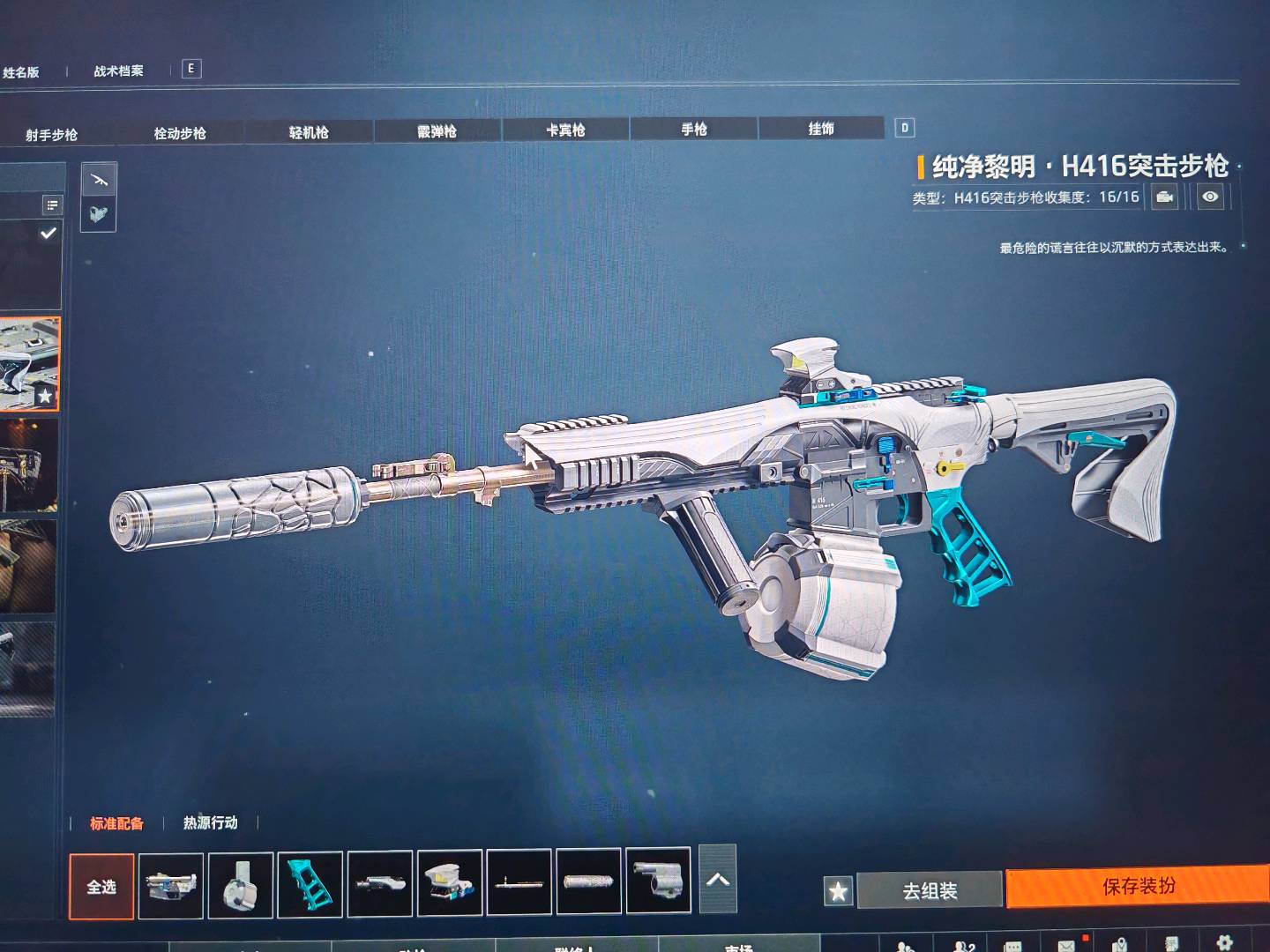Open the 栓动步枪 category tab

tap(180, 133)
